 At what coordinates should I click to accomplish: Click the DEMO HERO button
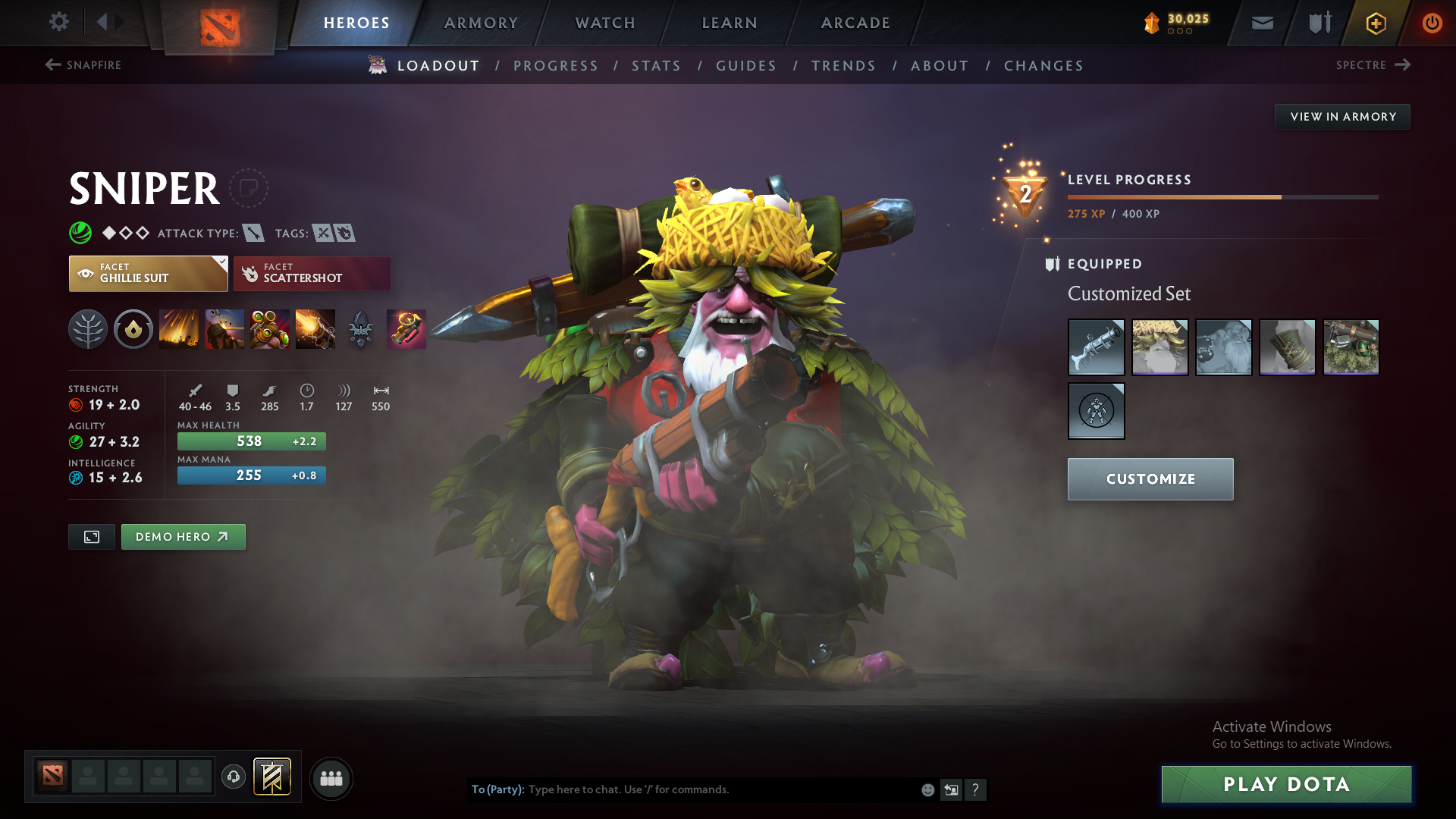coord(183,536)
